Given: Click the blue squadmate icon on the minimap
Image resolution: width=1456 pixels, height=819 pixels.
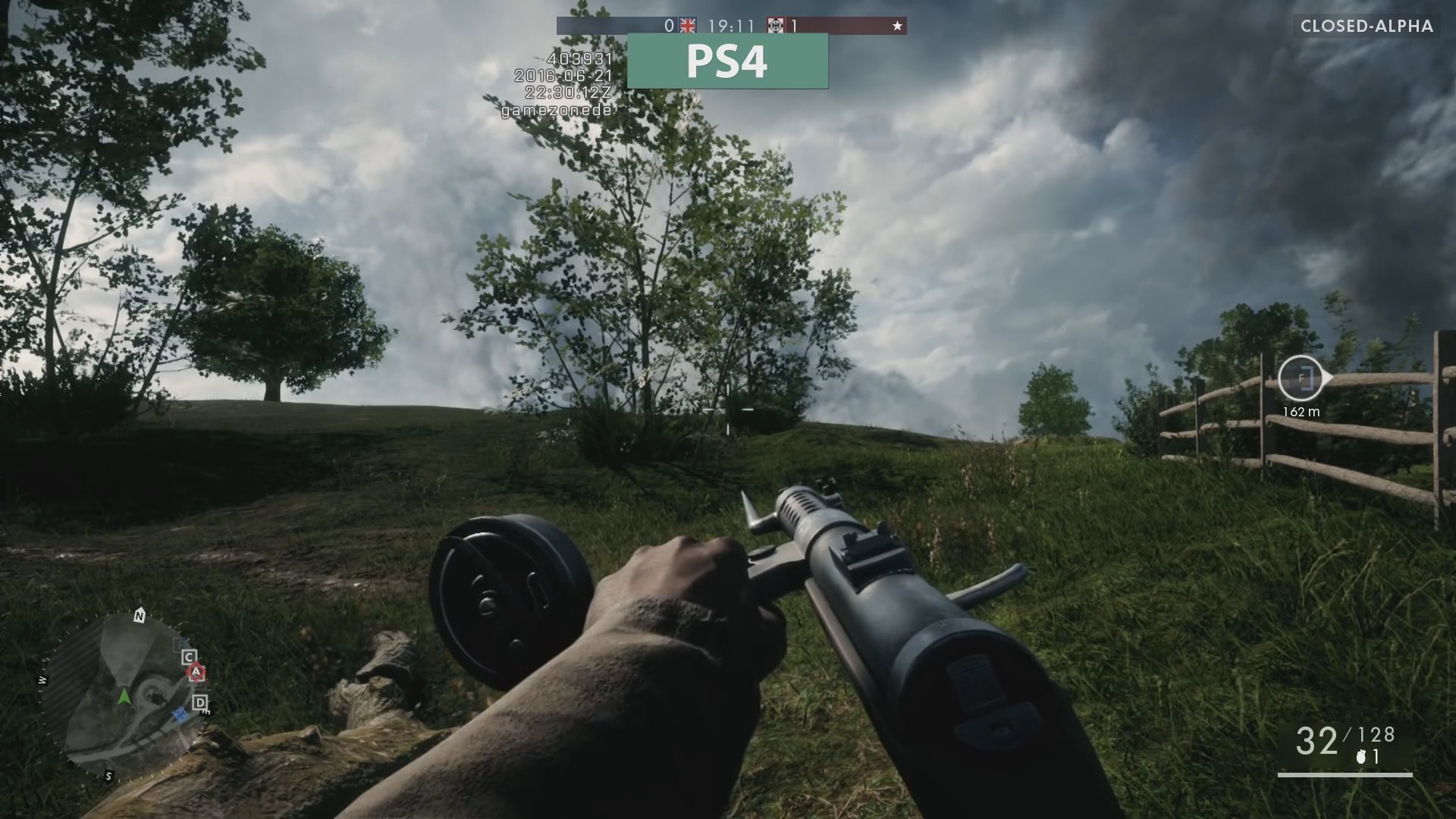Looking at the screenshot, I should (181, 716).
